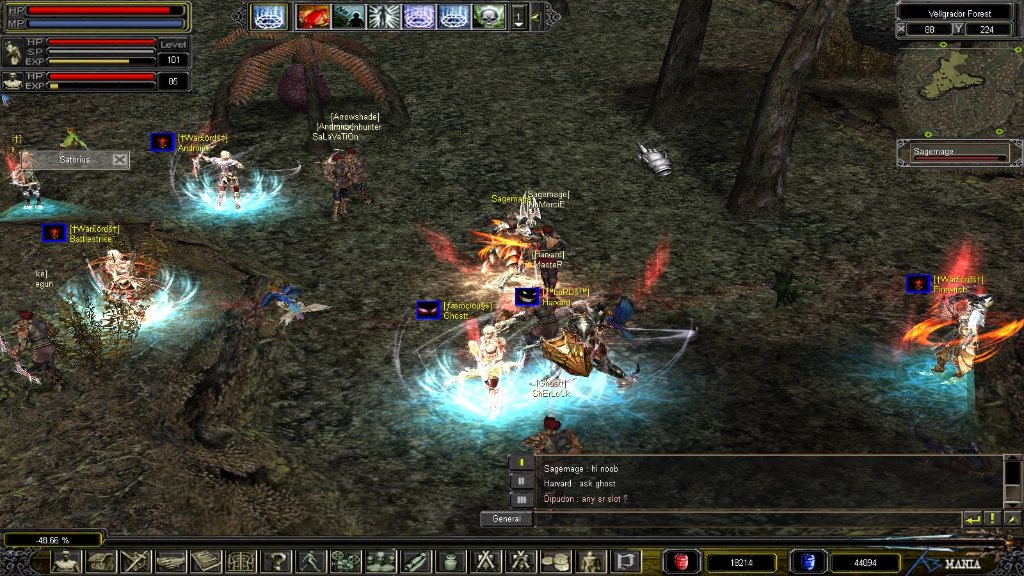Select the Sagemage target frame

click(x=960, y=152)
